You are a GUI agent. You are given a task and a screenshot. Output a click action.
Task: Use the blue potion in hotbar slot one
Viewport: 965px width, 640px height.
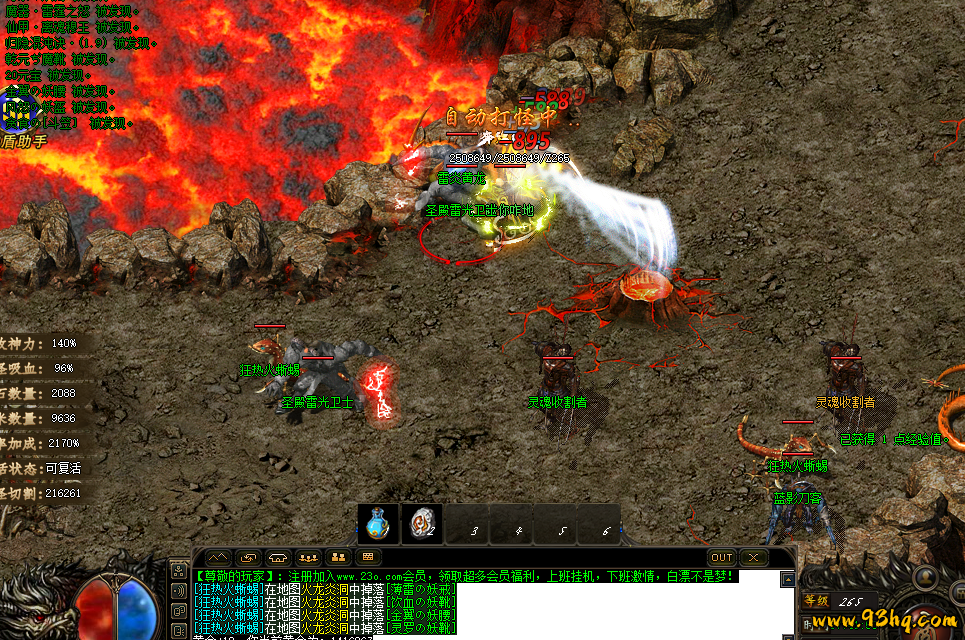tap(377, 525)
